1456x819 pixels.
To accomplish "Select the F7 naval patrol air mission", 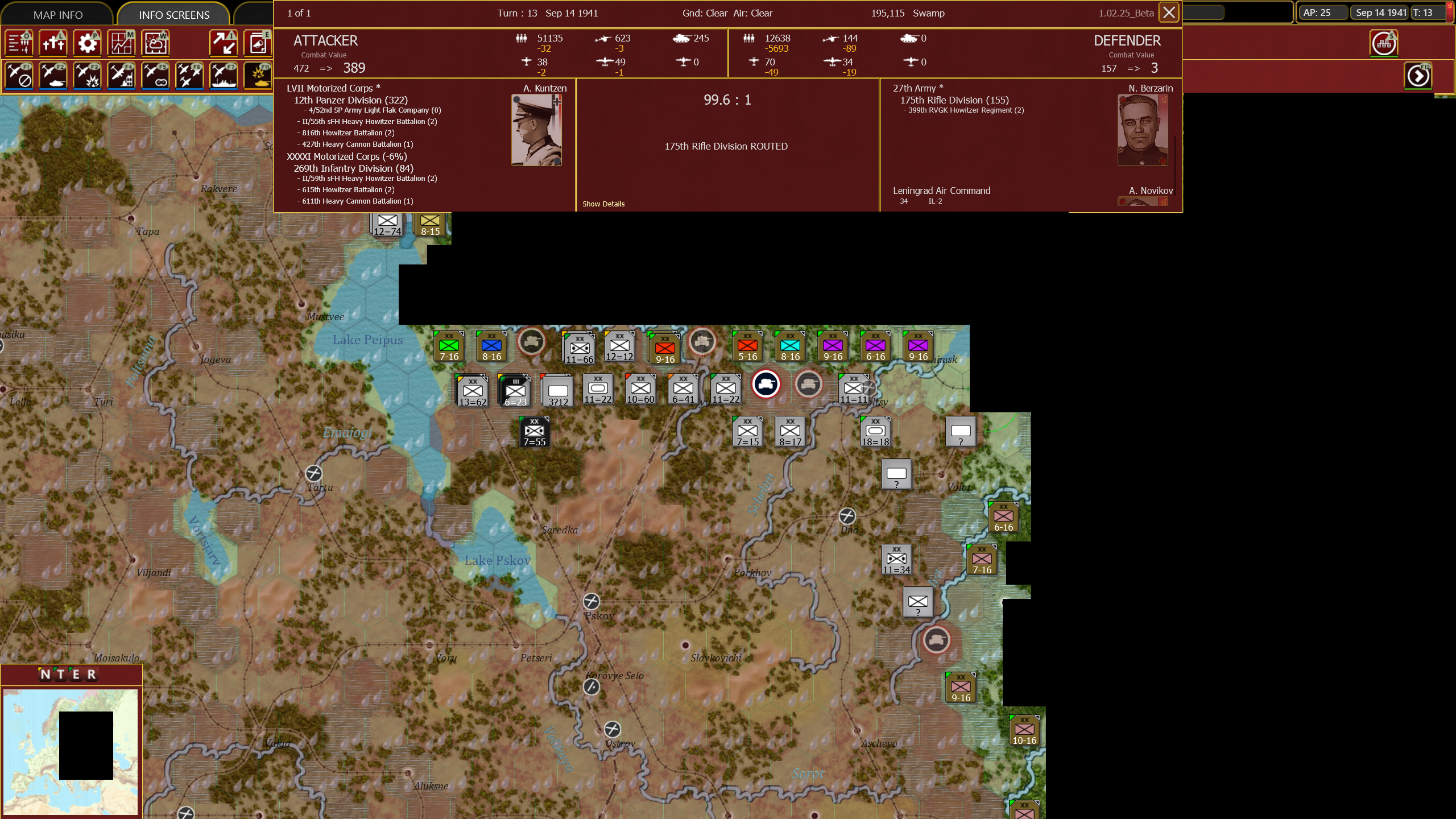I will click(224, 76).
